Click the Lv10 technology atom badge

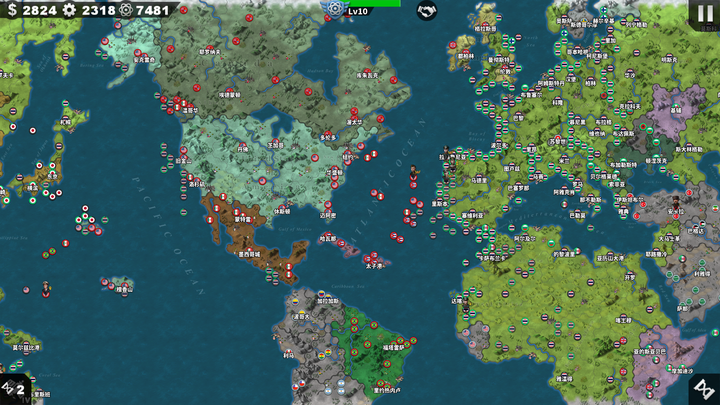(335, 8)
